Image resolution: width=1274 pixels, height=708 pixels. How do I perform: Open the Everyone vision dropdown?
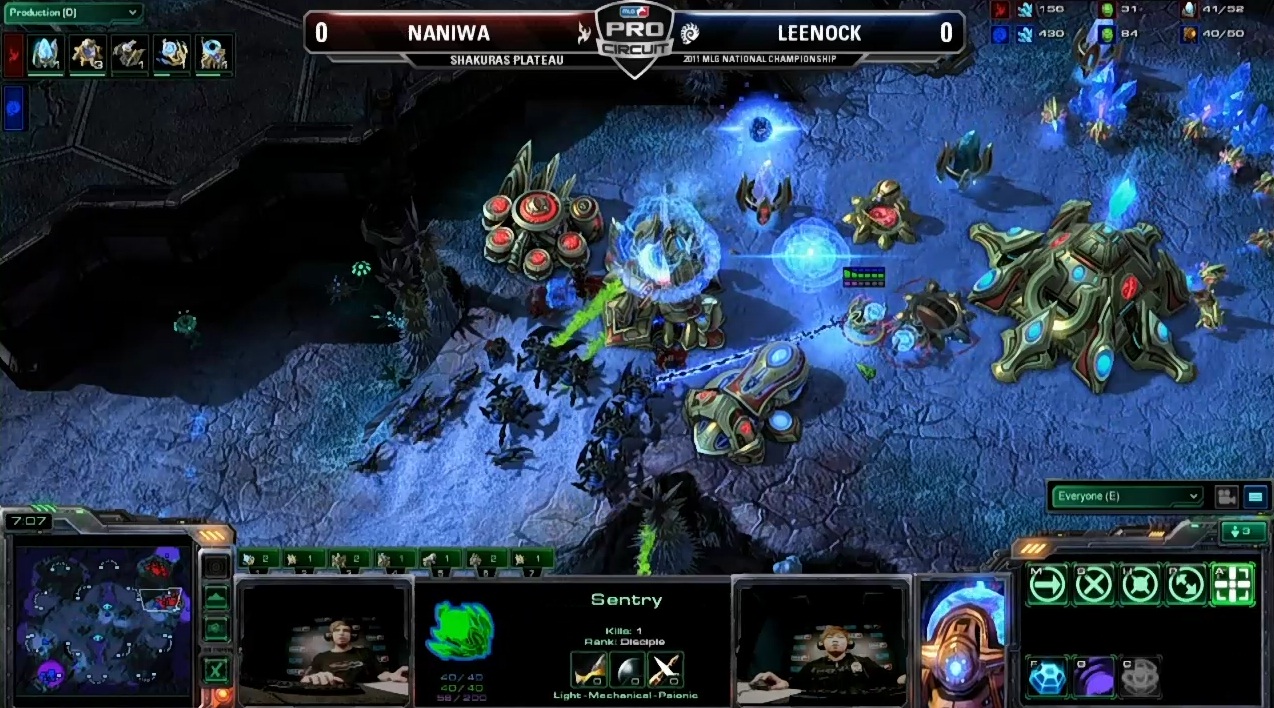(x=1125, y=496)
